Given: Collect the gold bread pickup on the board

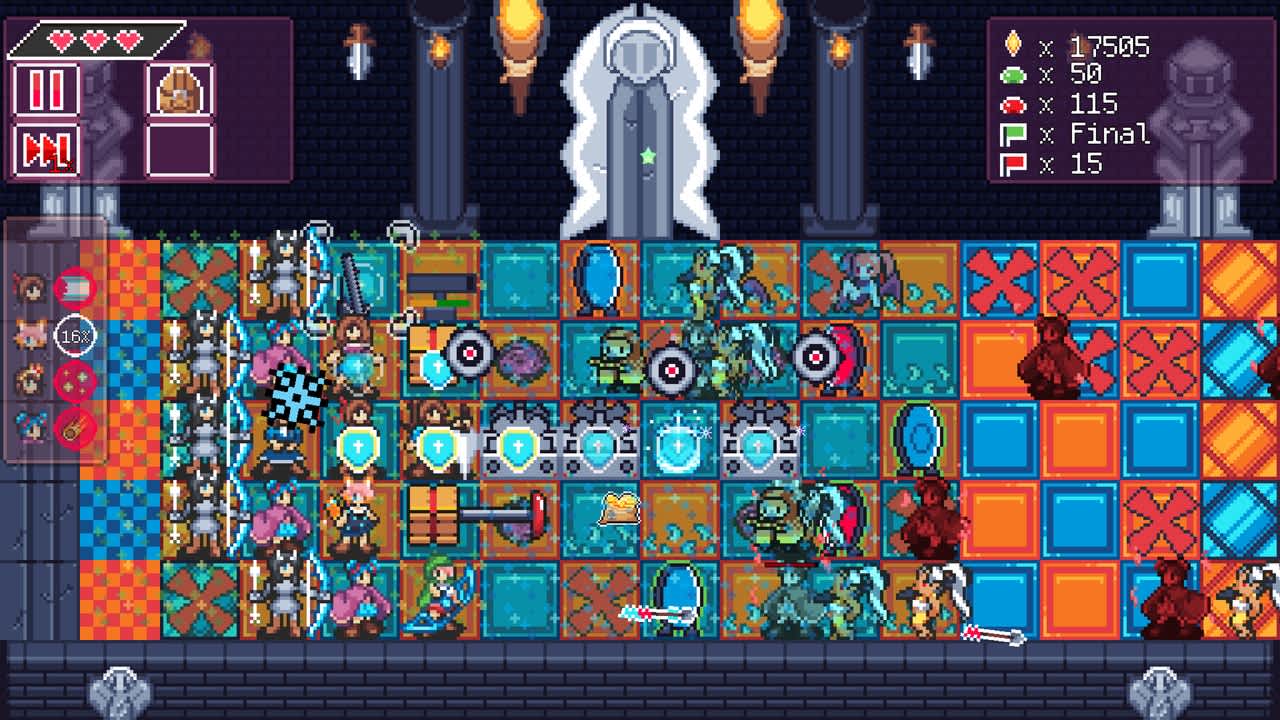Looking at the screenshot, I should tap(620, 507).
